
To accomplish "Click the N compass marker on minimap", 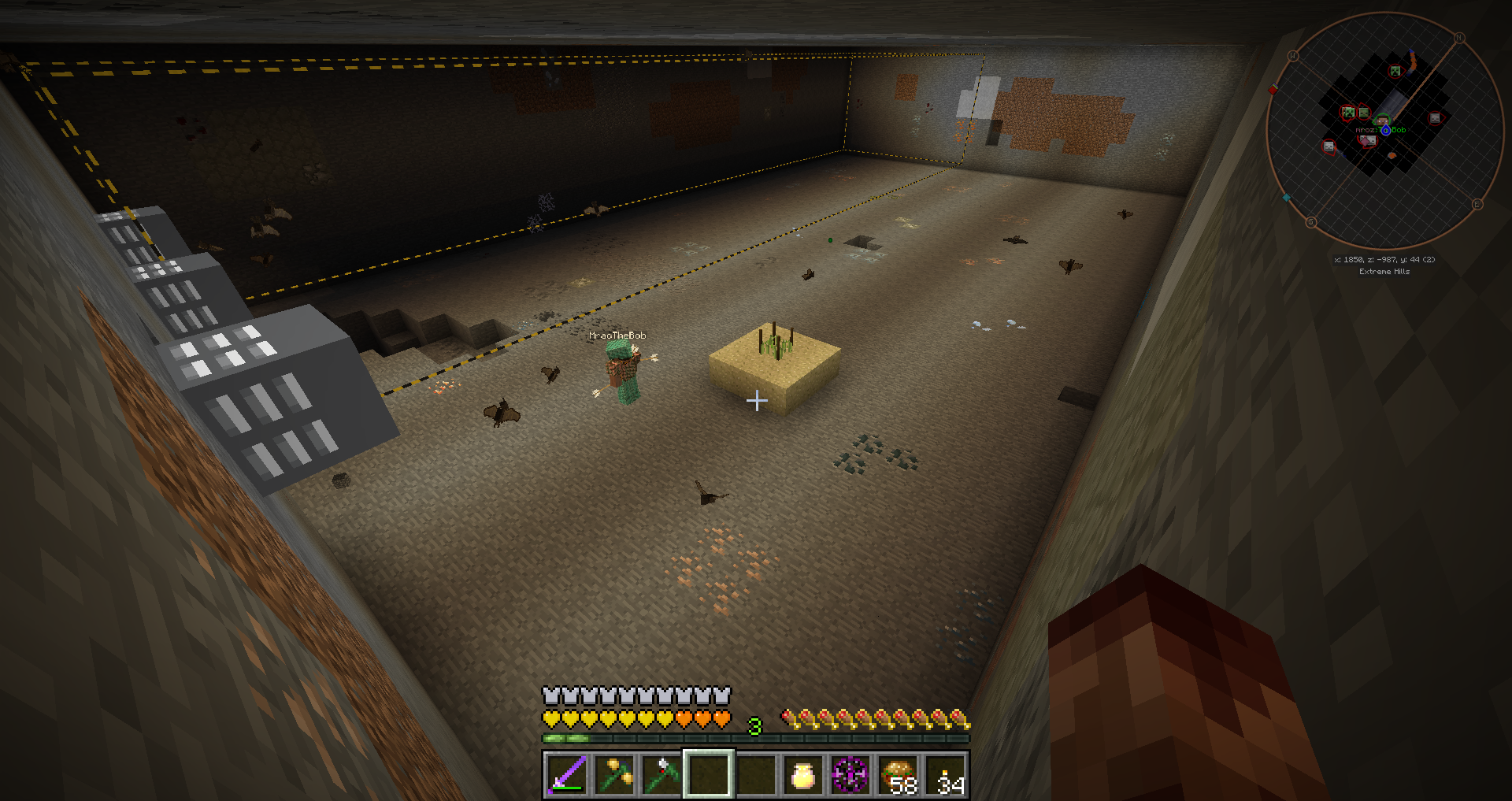I will point(1458,38).
